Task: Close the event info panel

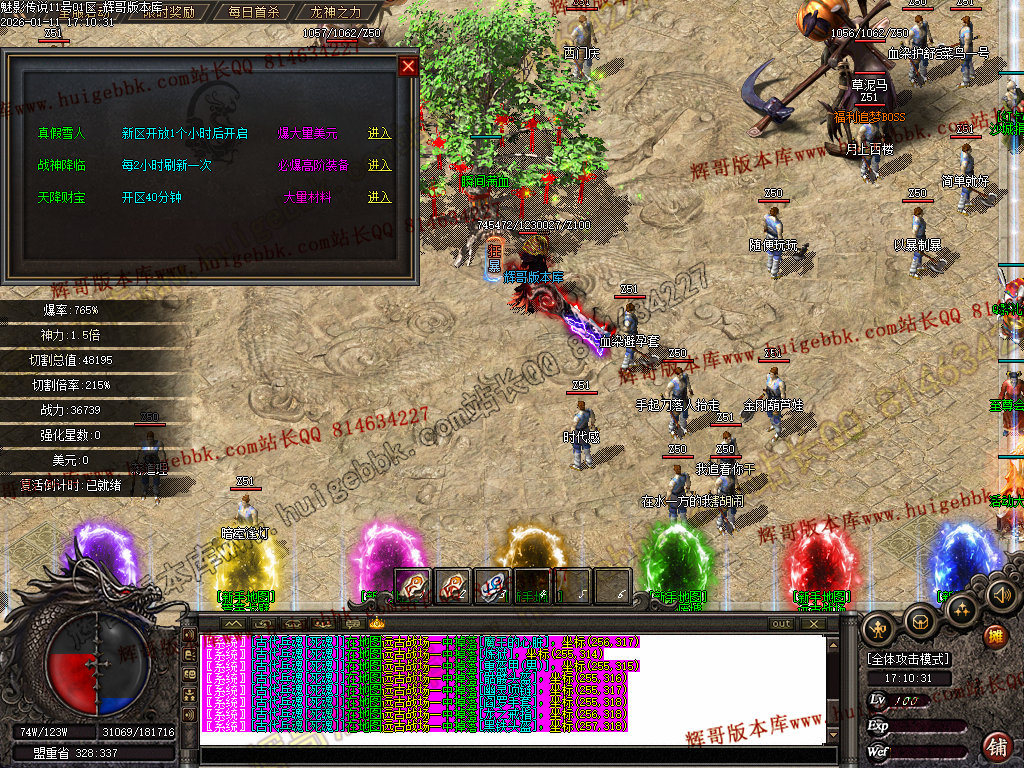Action: [408, 67]
